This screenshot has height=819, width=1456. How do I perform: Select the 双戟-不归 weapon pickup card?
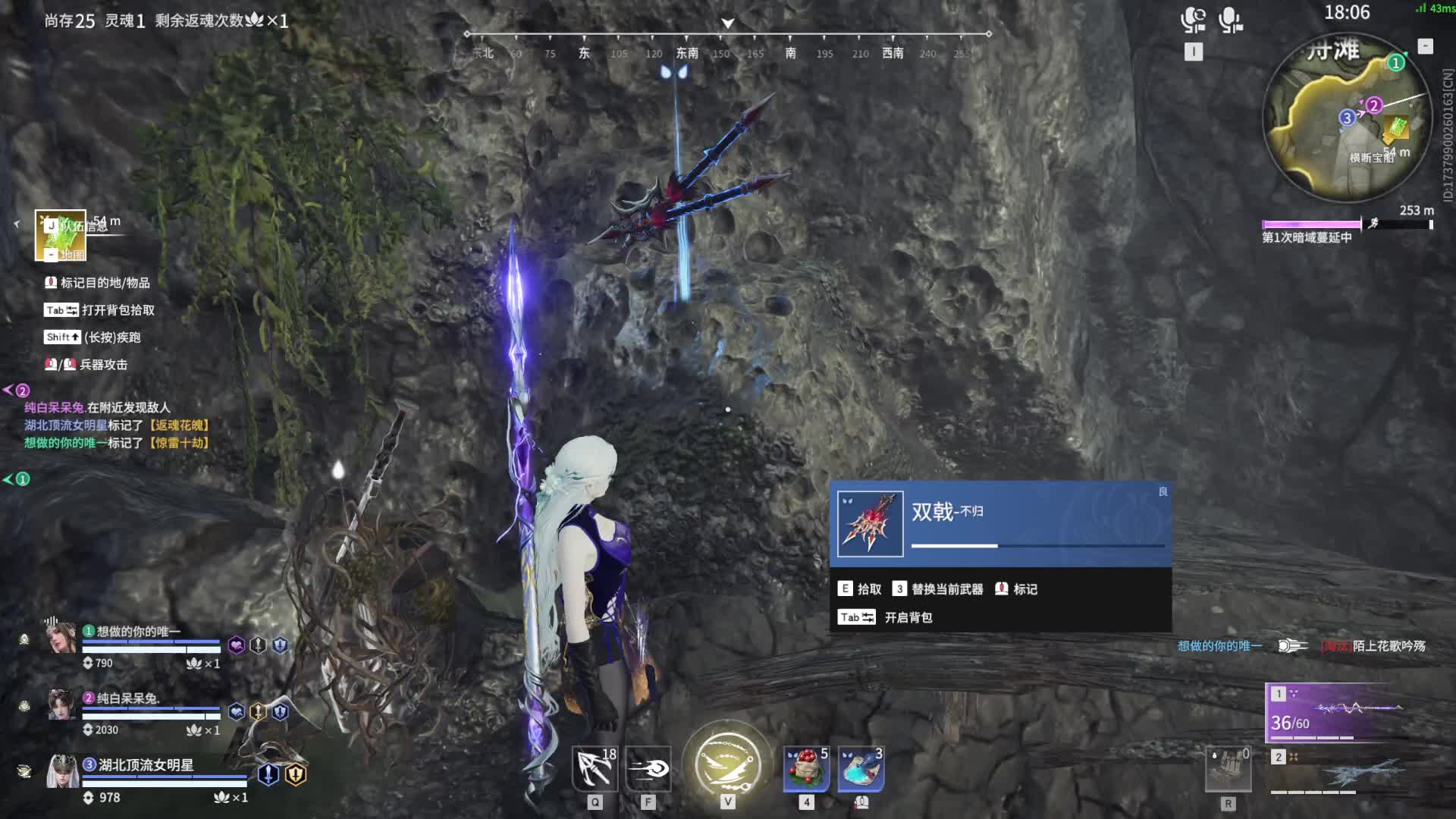1000,523
